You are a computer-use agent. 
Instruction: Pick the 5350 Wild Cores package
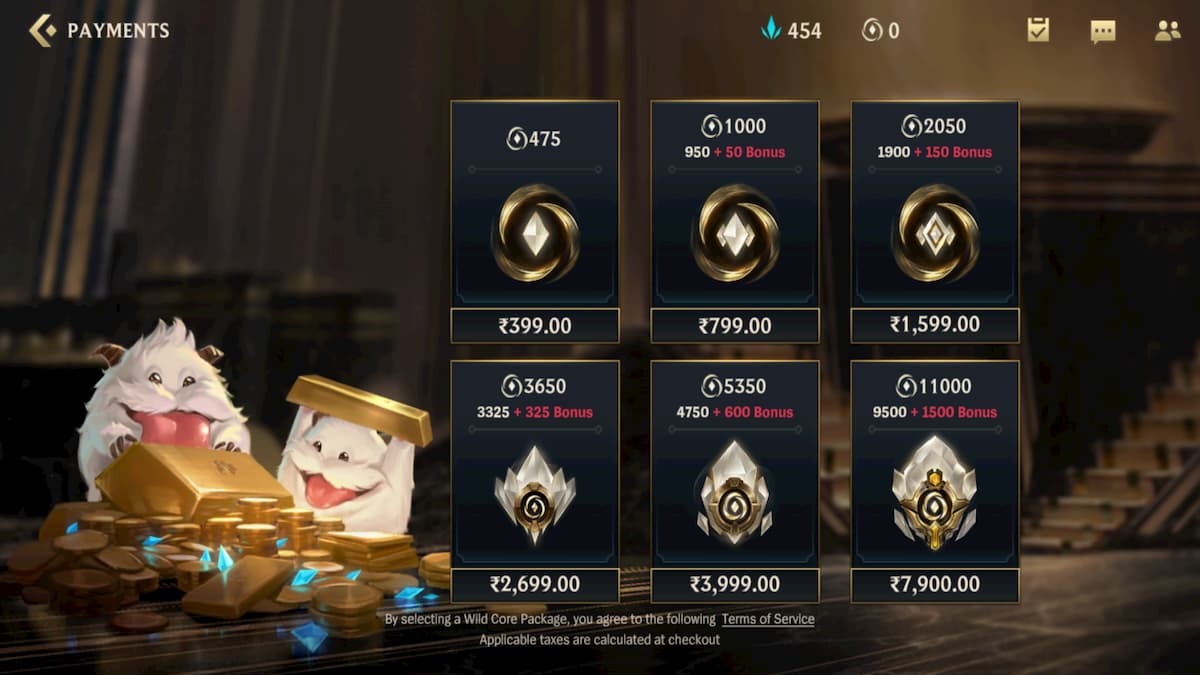point(735,482)
